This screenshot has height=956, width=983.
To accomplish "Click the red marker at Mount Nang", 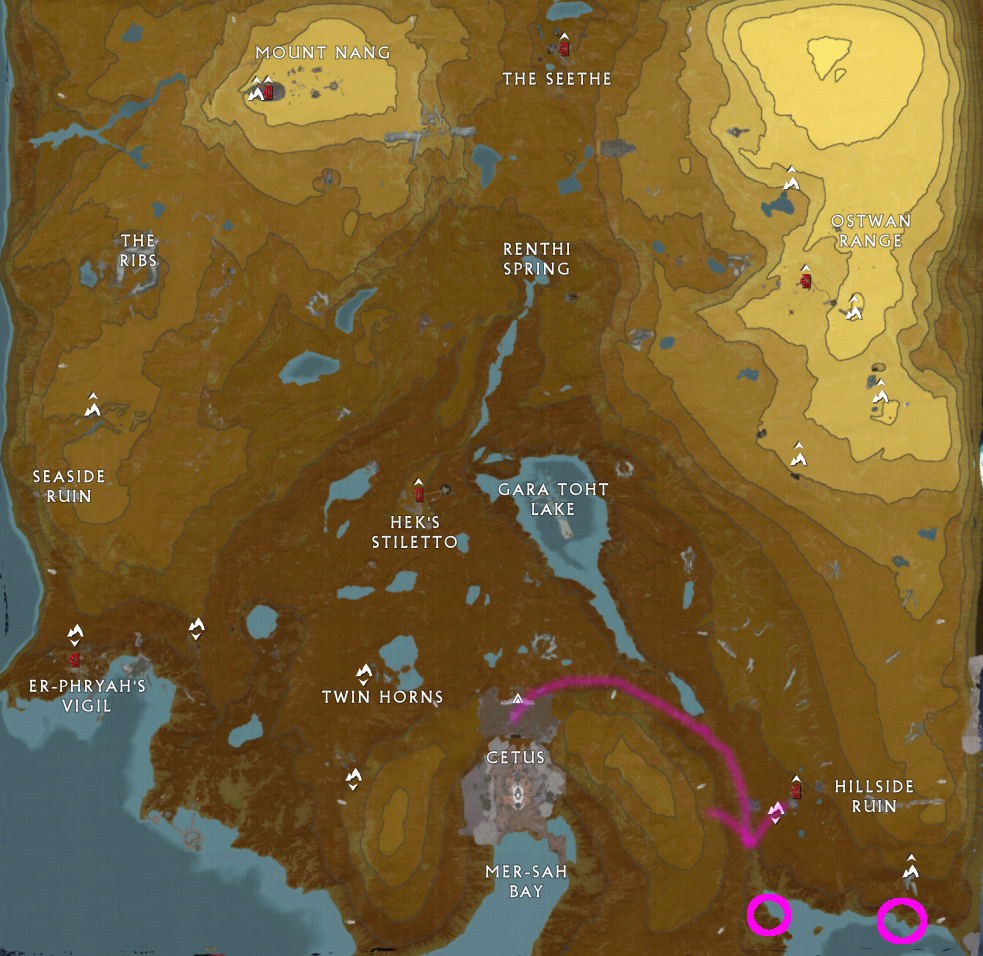I will coord(268,91).
